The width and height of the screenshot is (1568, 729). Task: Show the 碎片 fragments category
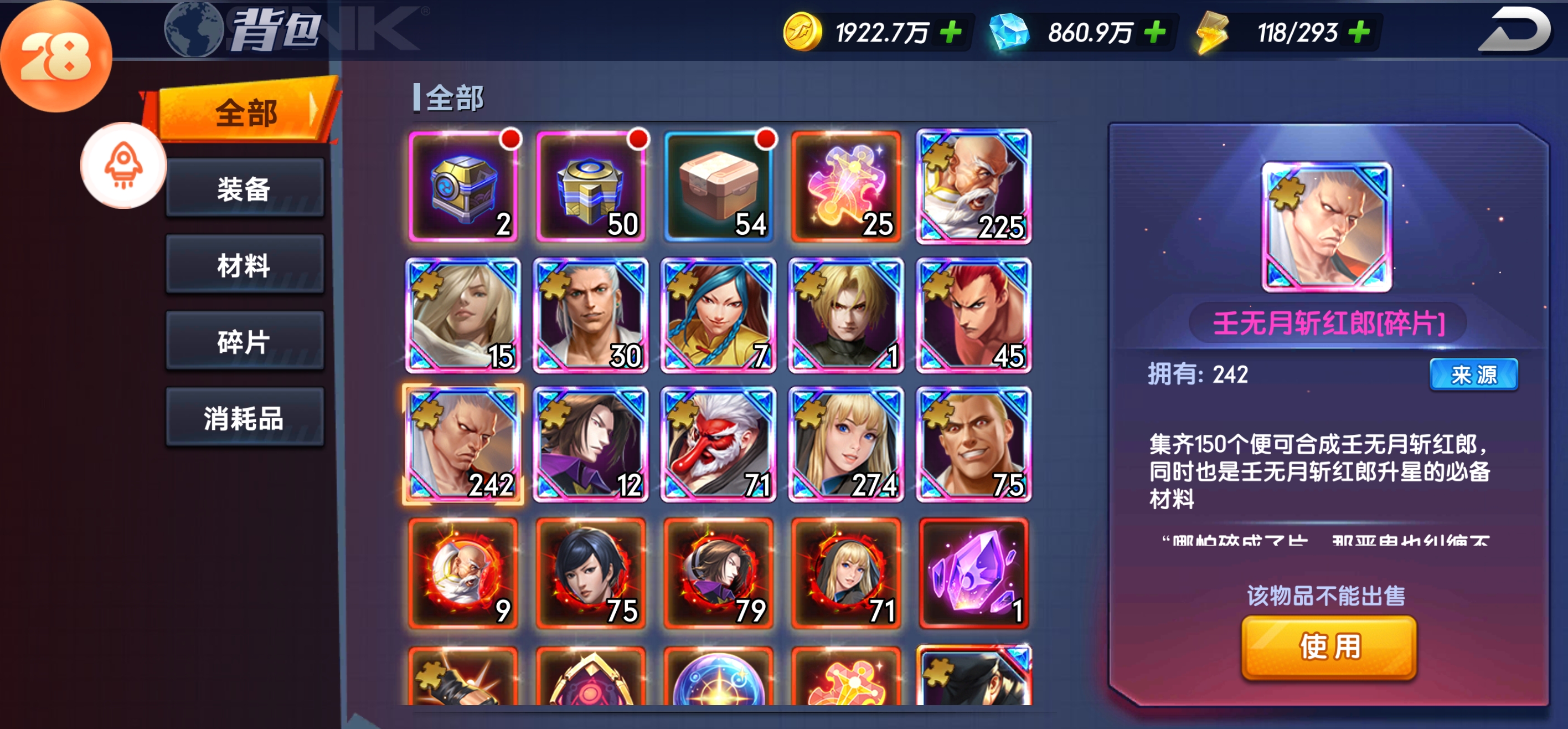coord(245,341)
